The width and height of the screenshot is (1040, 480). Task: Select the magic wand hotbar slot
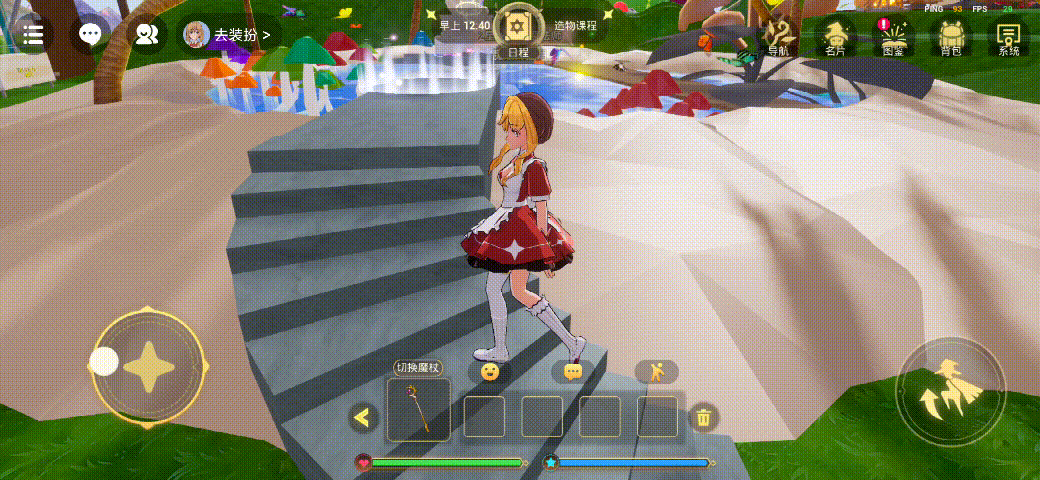point(418,410)
